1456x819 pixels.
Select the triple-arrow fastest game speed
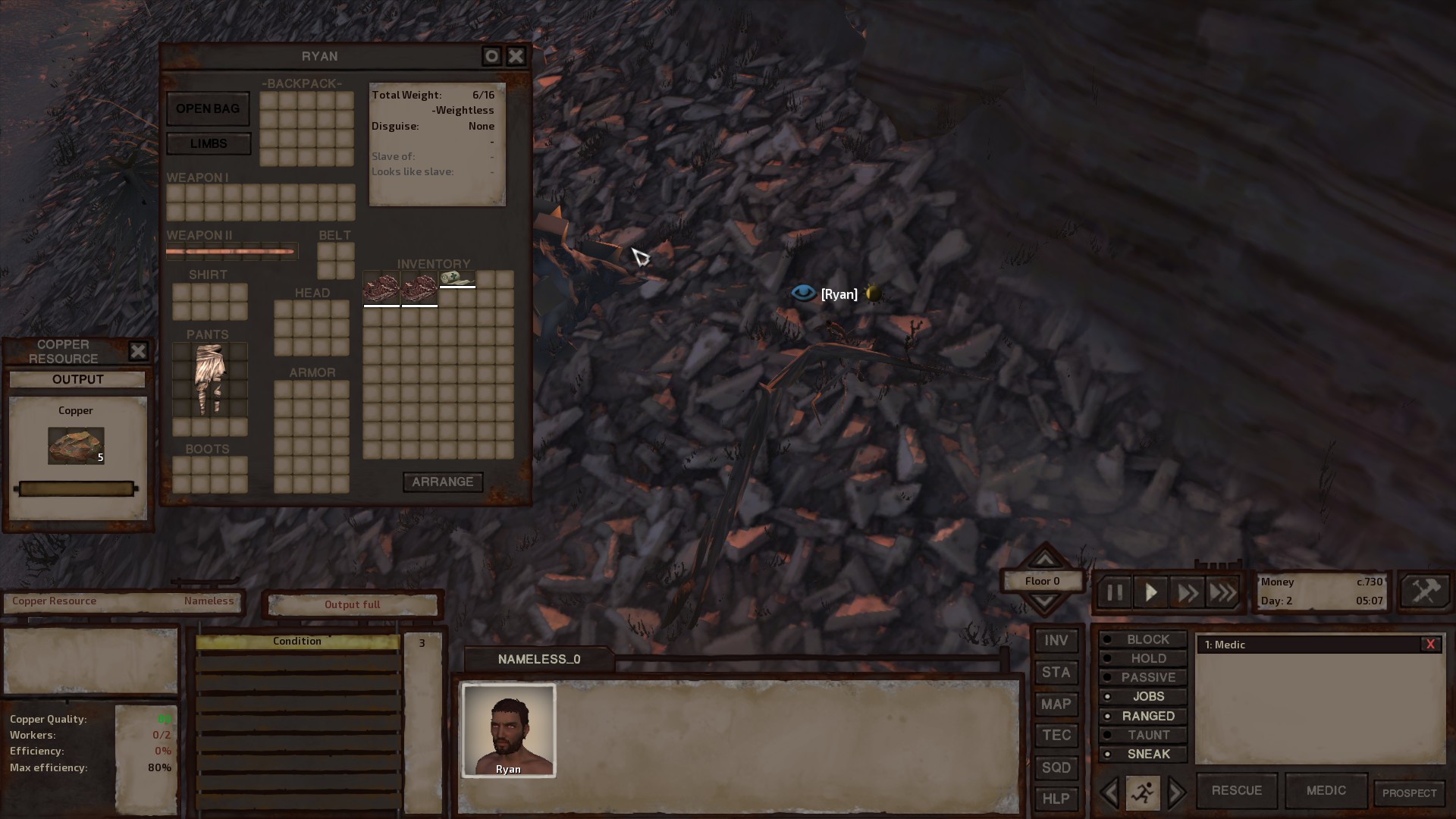(x=1222, y=592)
